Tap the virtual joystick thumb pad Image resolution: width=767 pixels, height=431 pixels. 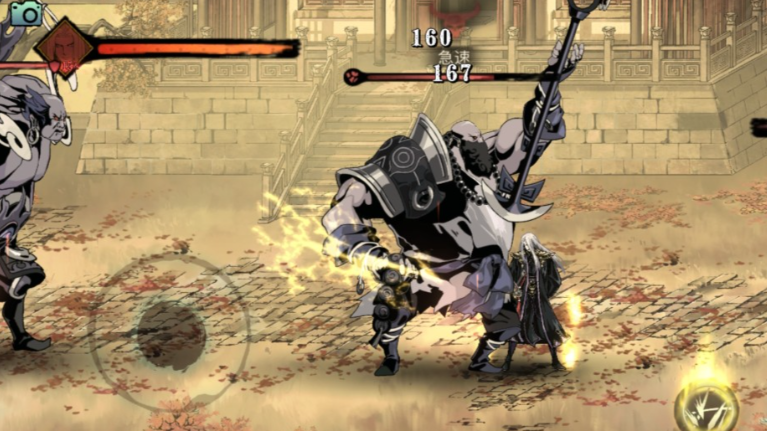[x=170, y=335]
